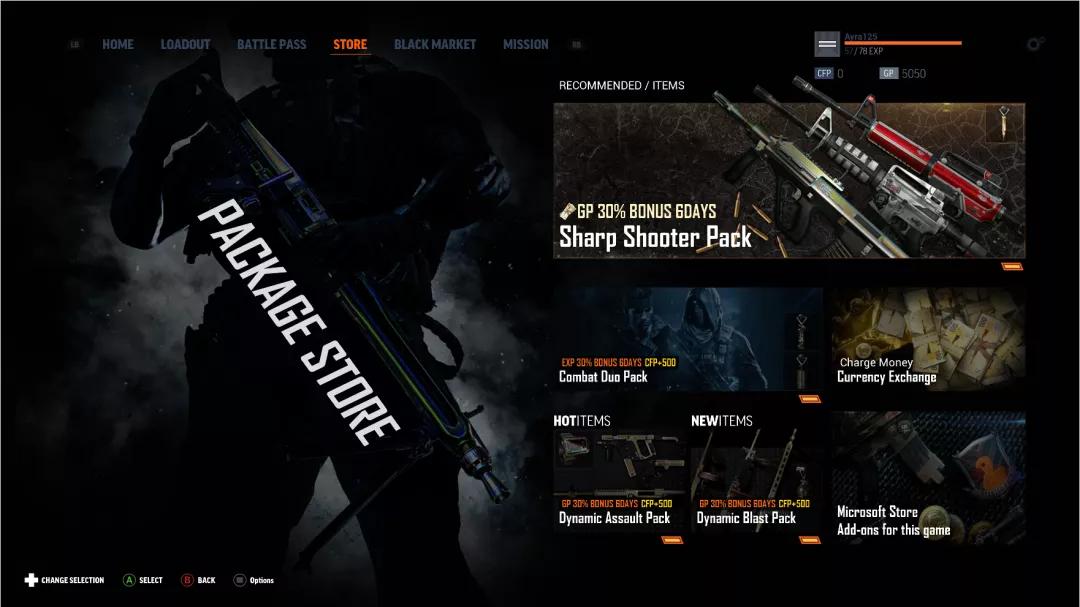Select the Combat Duo Pack tile
The image size is (1080, 607).
(x=688, y=339)
